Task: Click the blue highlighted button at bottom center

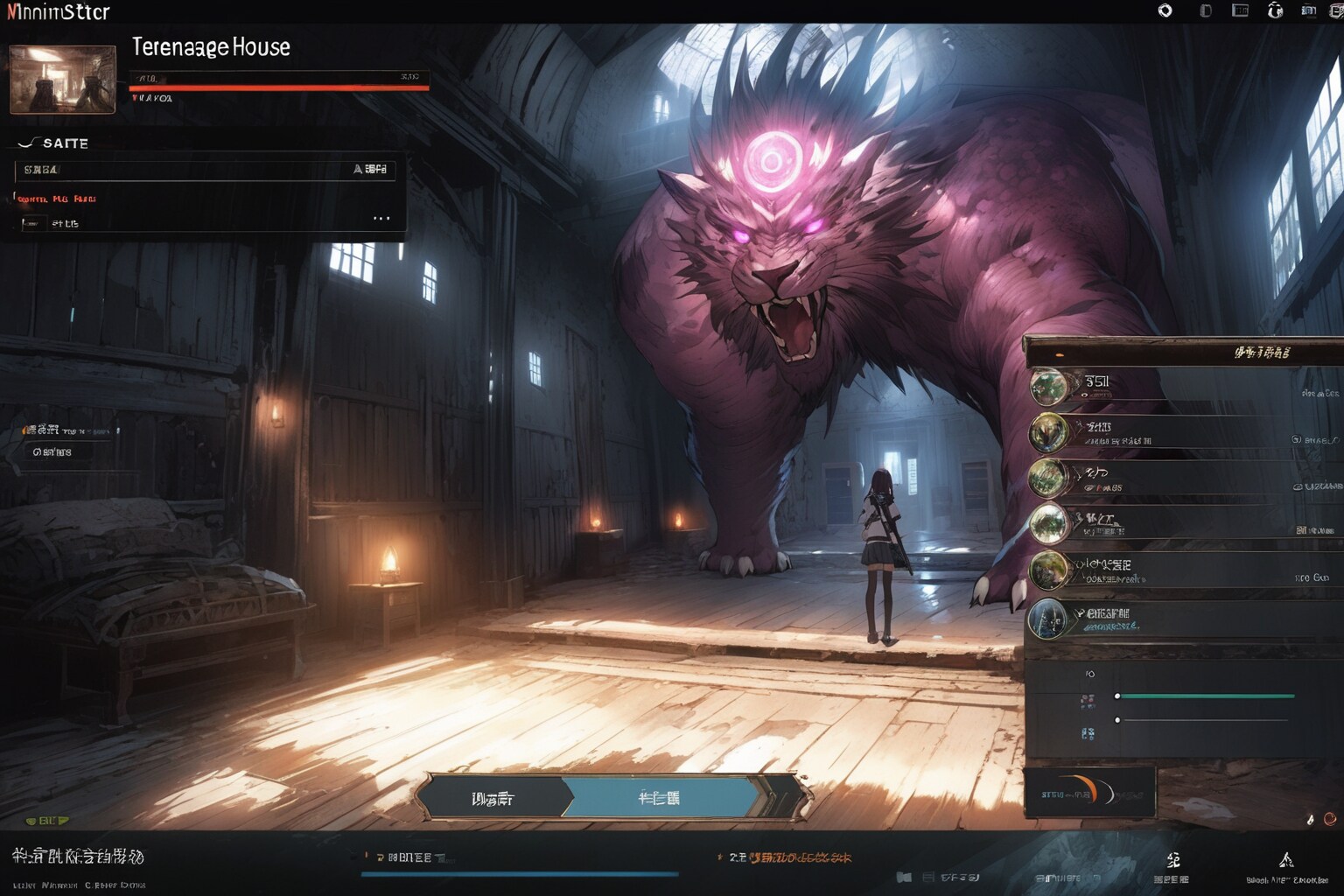Action: click(660, 798)
